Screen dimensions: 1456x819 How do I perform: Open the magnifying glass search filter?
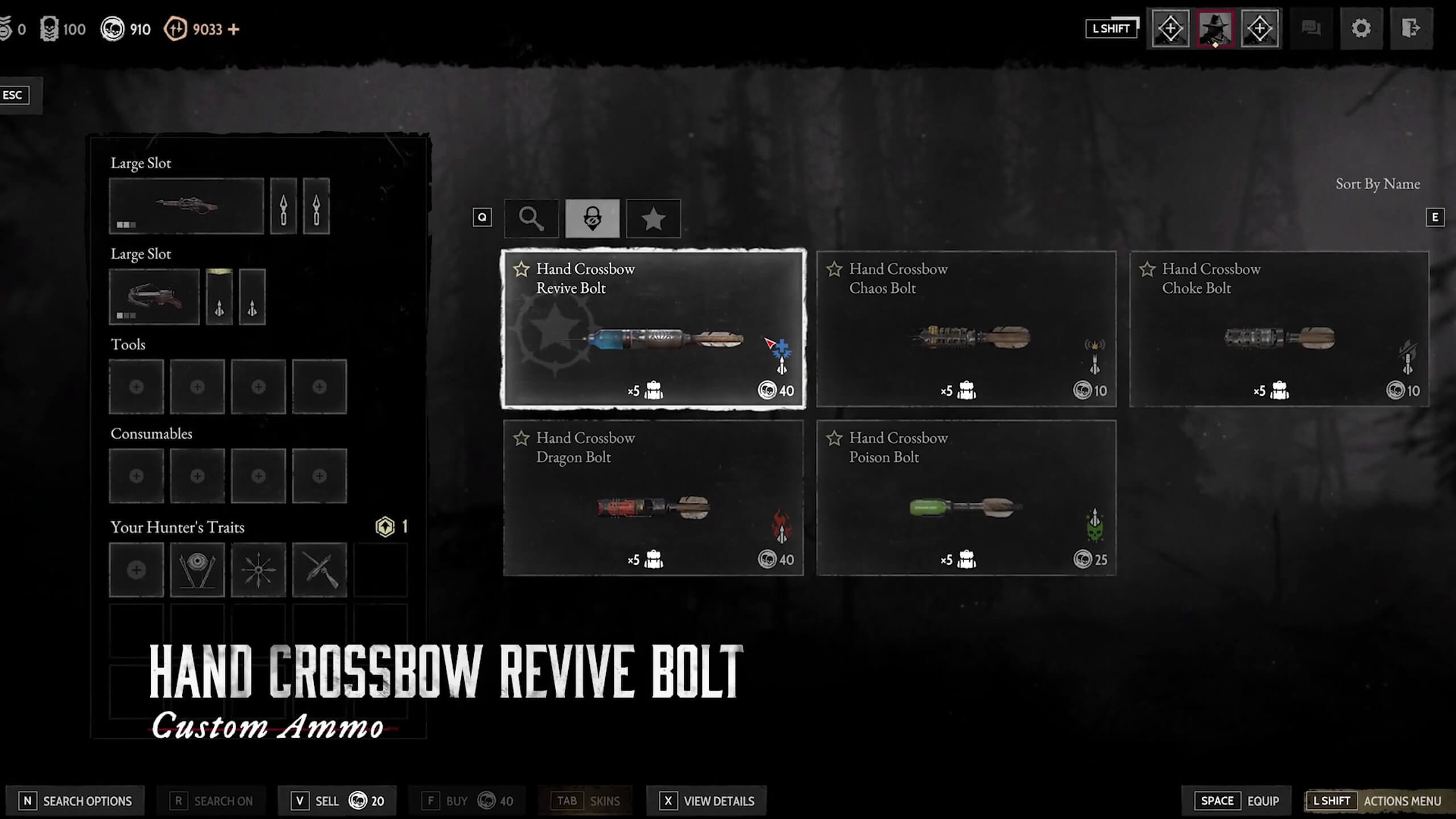click(x=531, y=218)
